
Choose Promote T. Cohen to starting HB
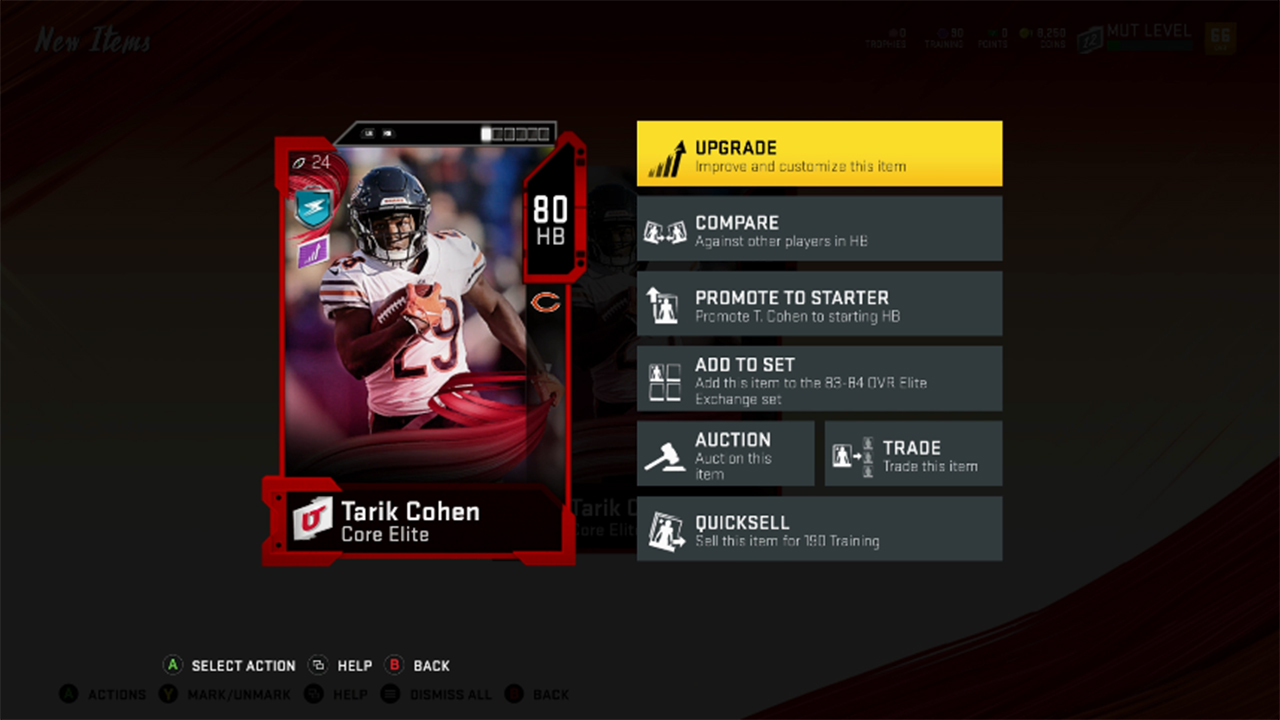tap(819, 304)
